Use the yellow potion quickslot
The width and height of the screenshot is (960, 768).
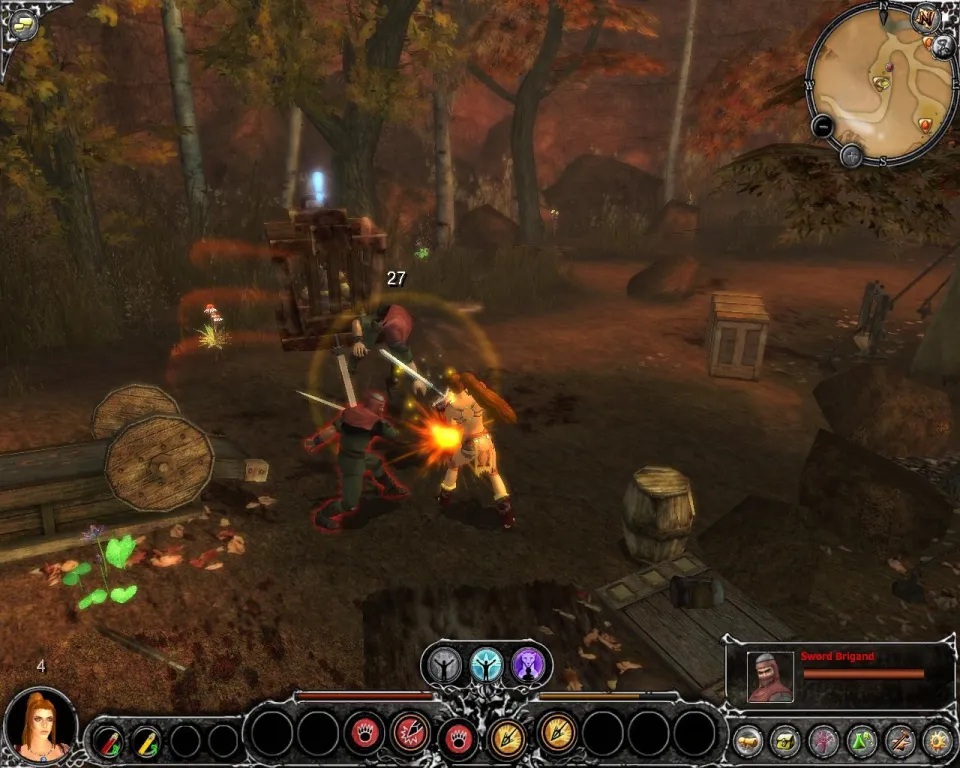(147, 740)
